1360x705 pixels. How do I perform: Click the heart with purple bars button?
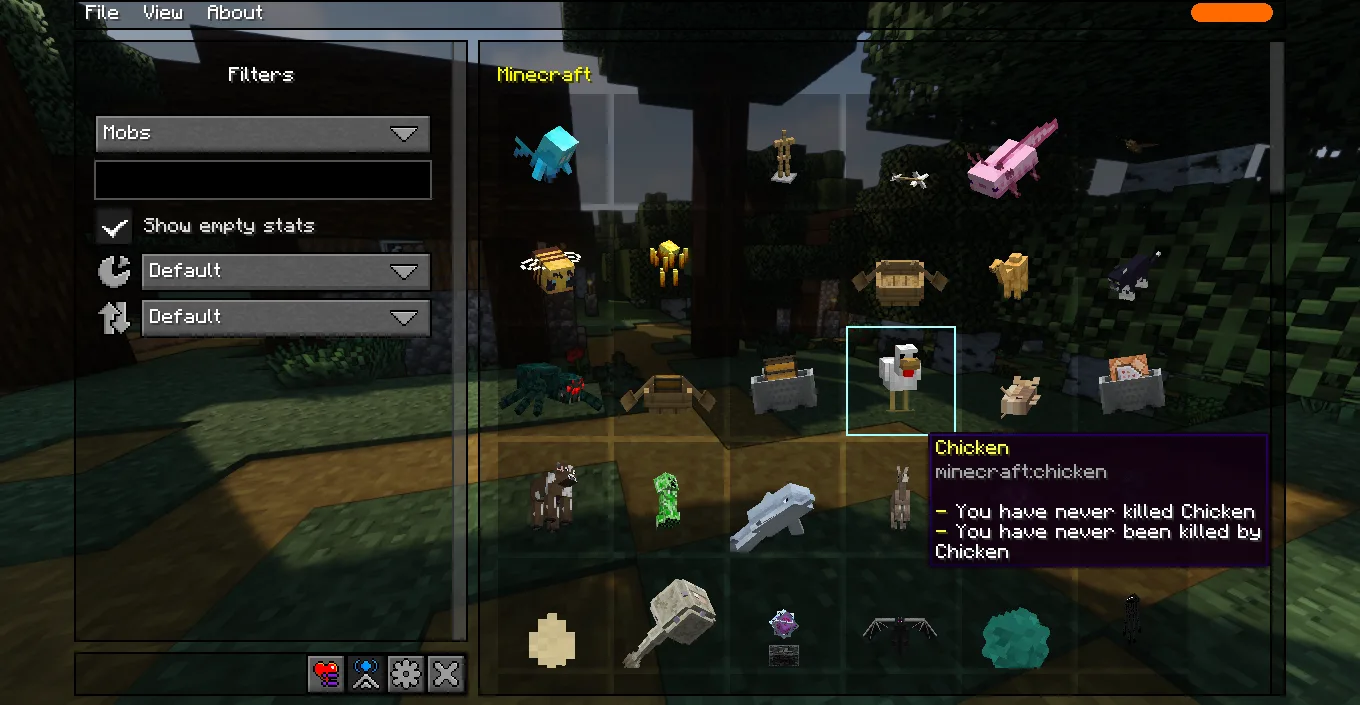(327, 675)
